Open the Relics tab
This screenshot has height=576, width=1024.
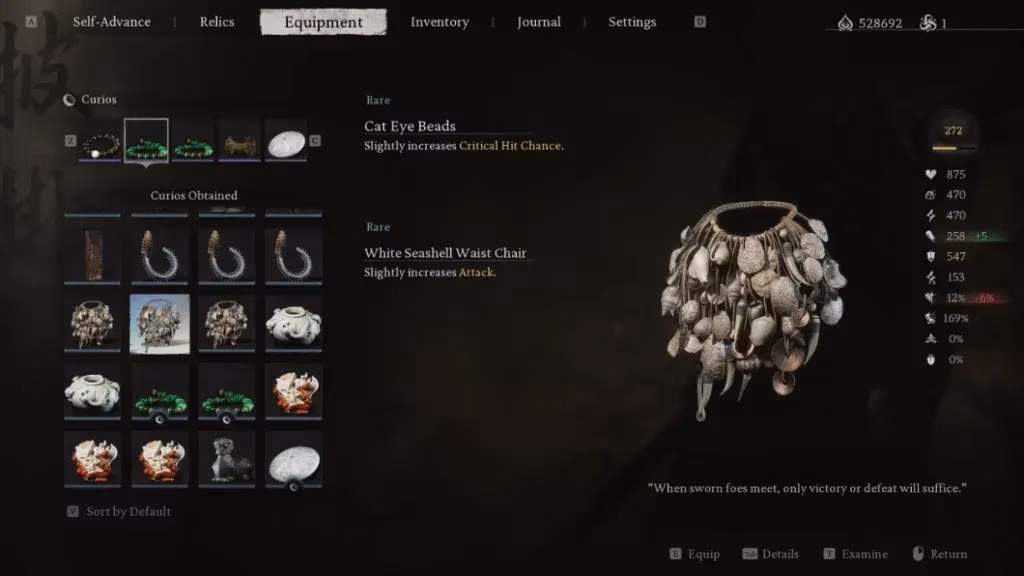click(x=218, y=22)
